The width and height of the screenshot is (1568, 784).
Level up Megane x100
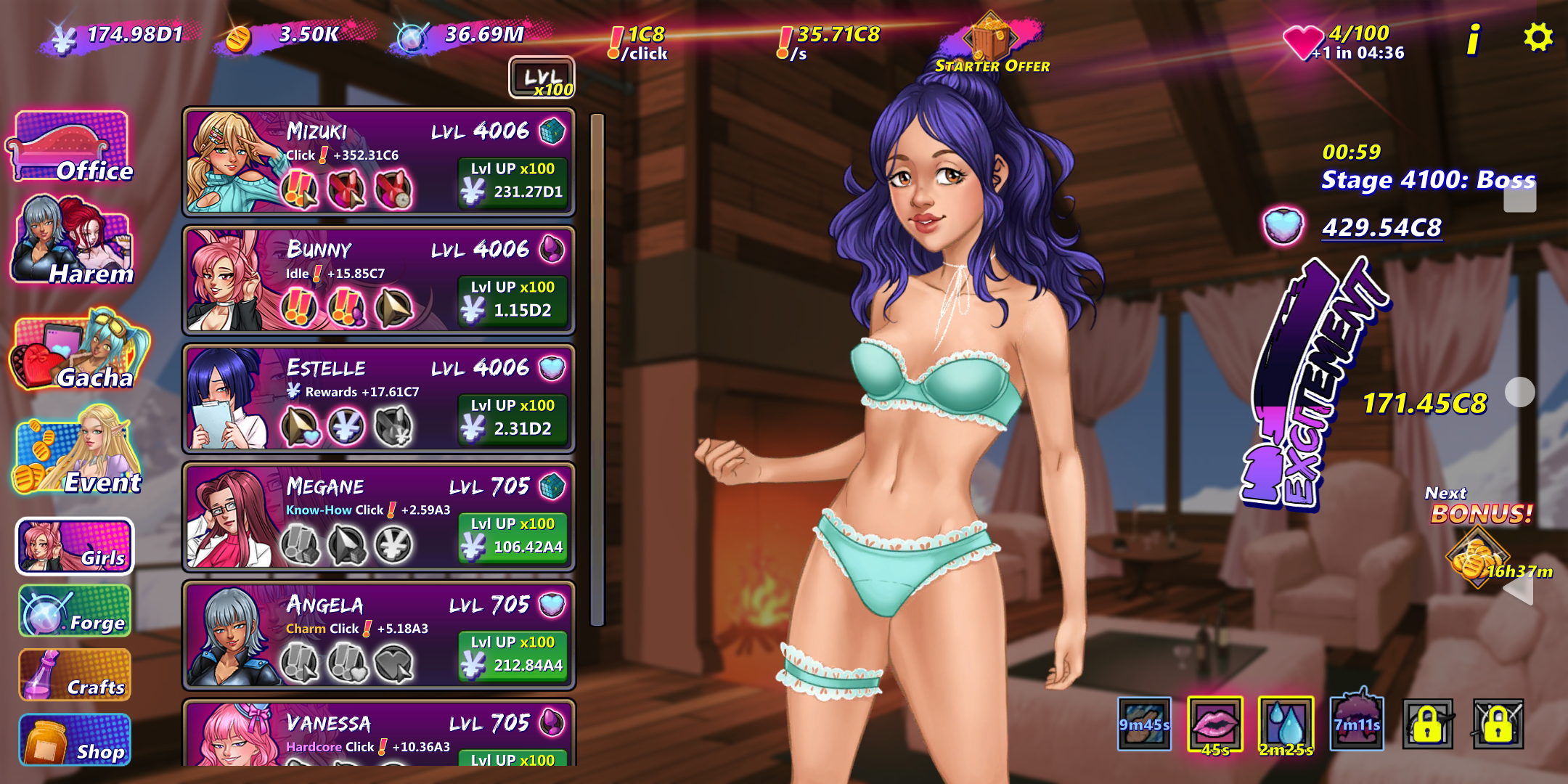513,536
